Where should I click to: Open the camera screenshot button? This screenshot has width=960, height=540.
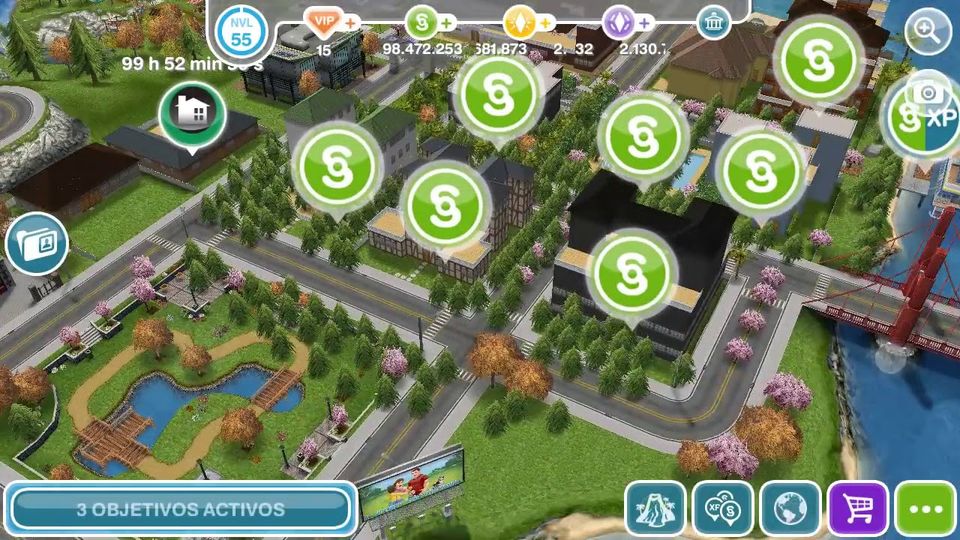point(930,93)
